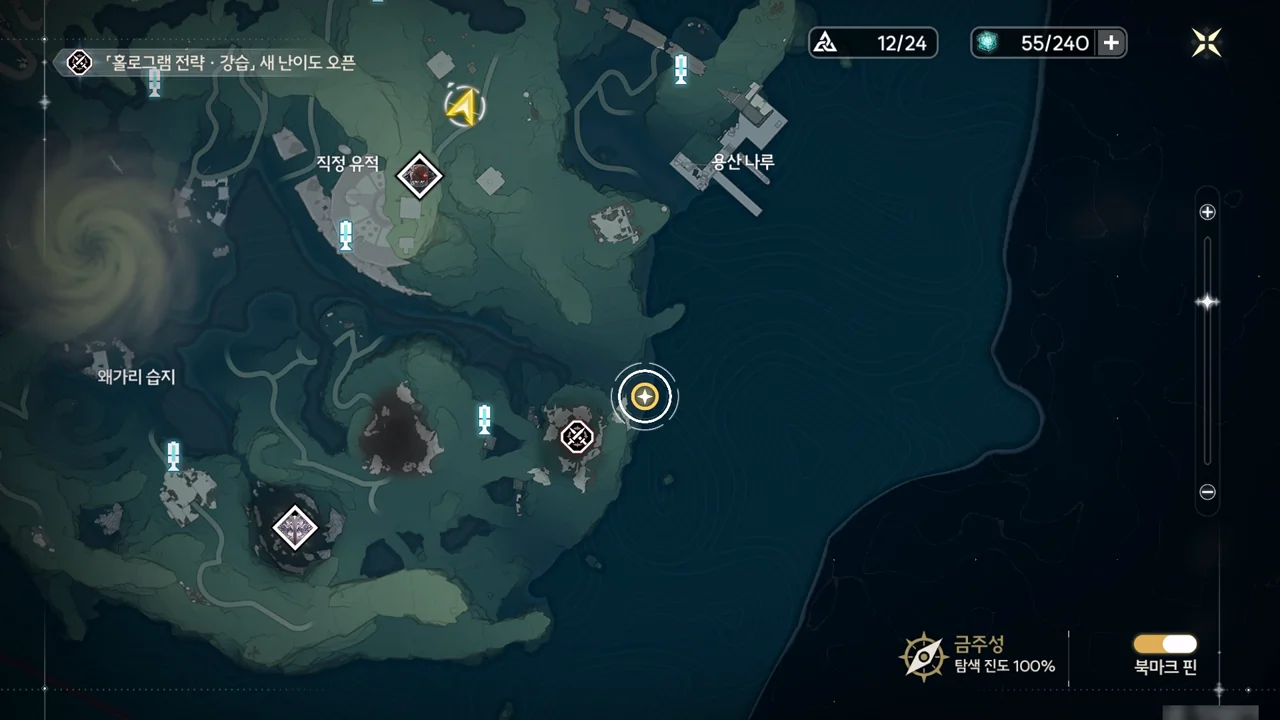
Task: Close the map with the top-right X
Action: (1207, 42)
